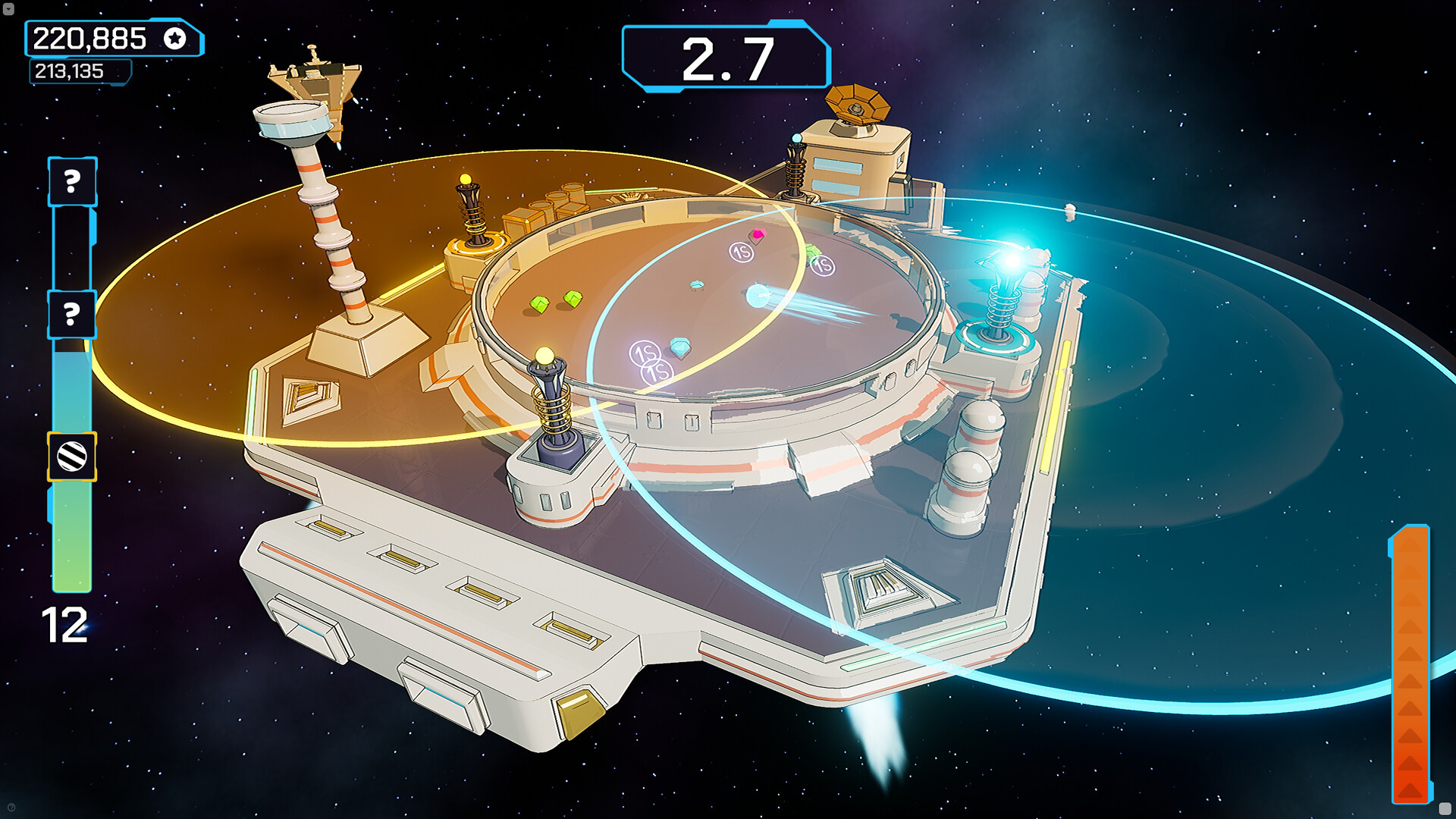Open the first "?" mystery reward box

tap(71, 182)
